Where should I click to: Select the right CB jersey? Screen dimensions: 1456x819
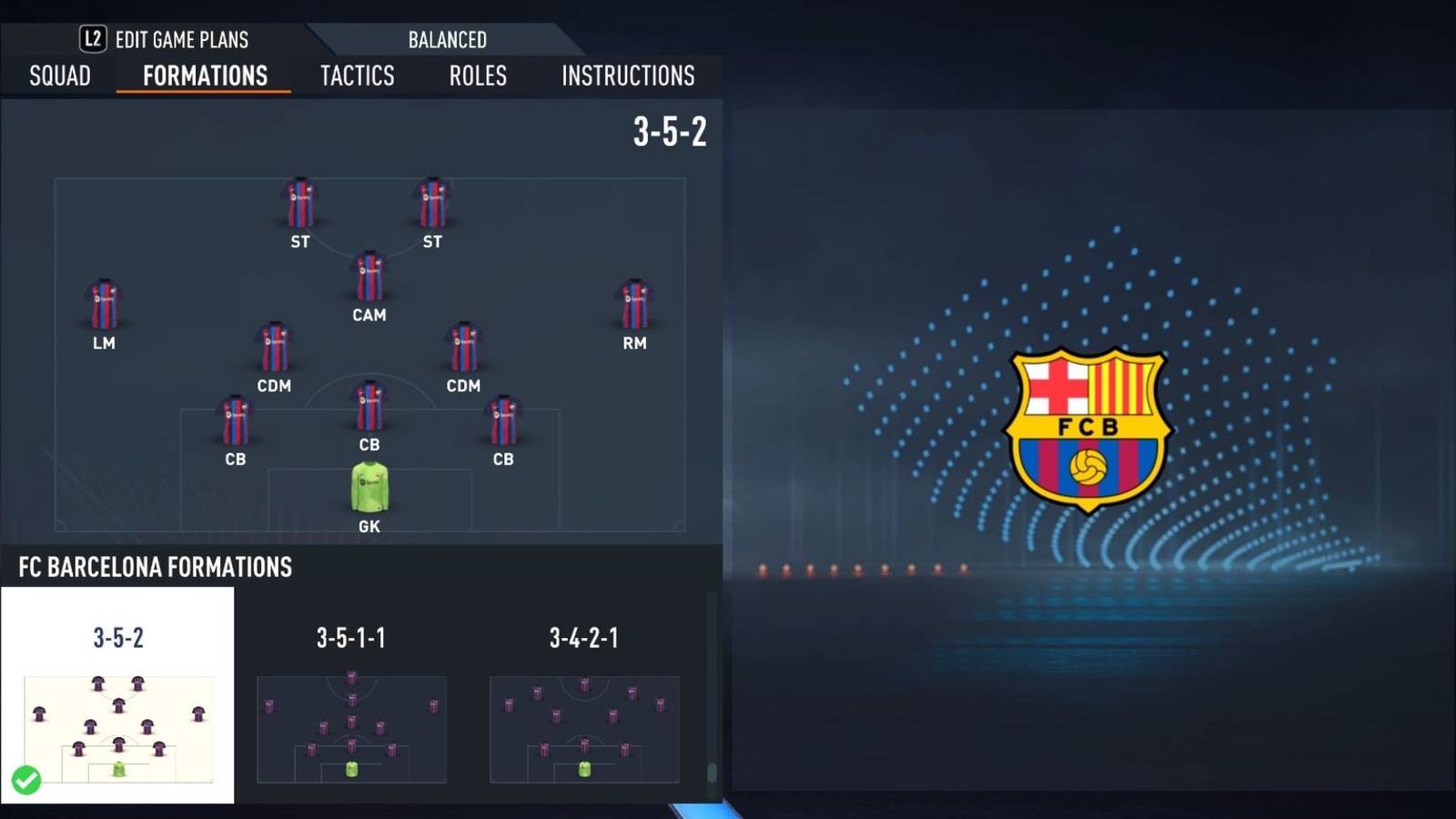[x=502, y=420]
